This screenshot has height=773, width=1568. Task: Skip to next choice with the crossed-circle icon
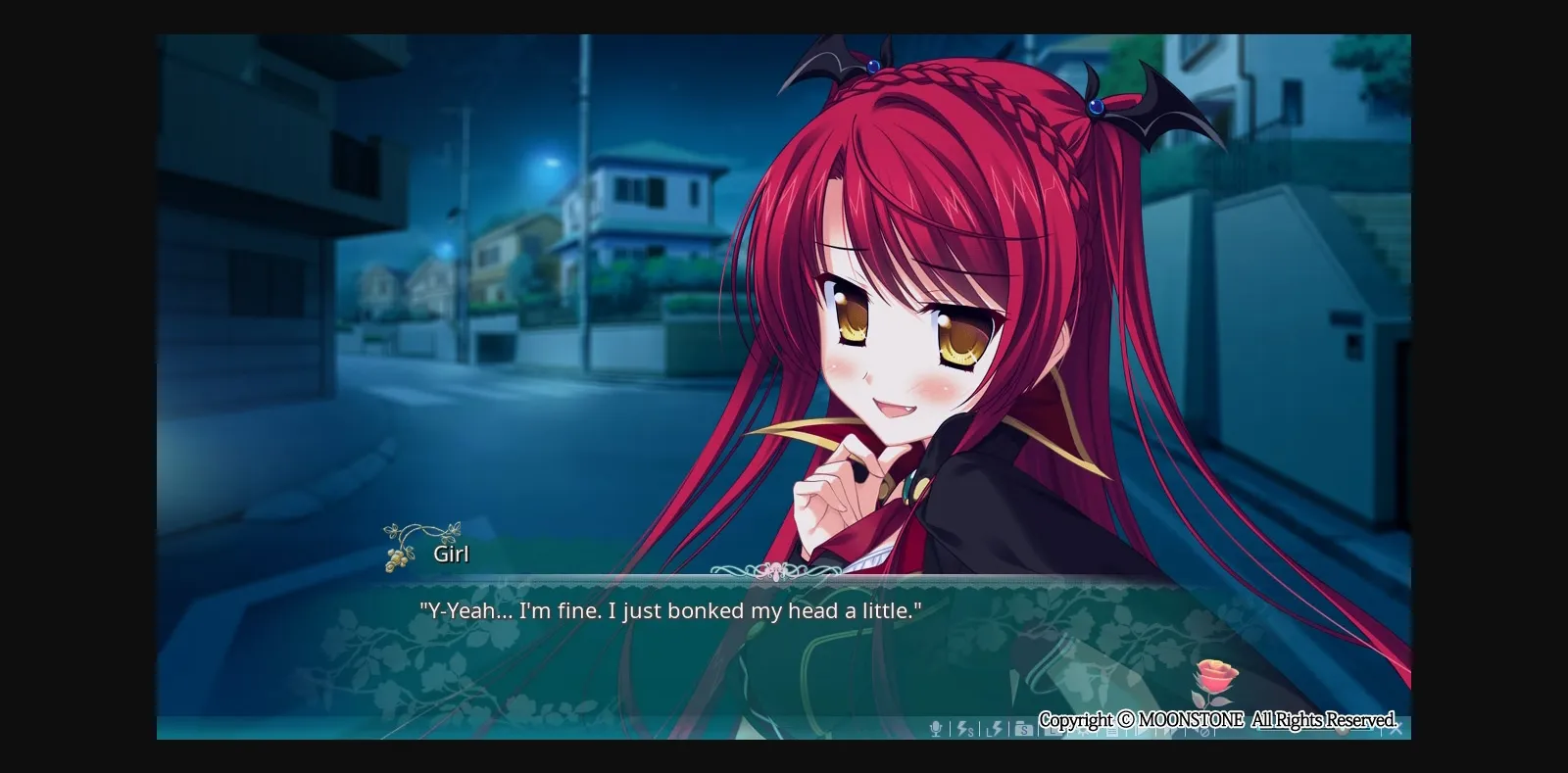click(1202, 730)
